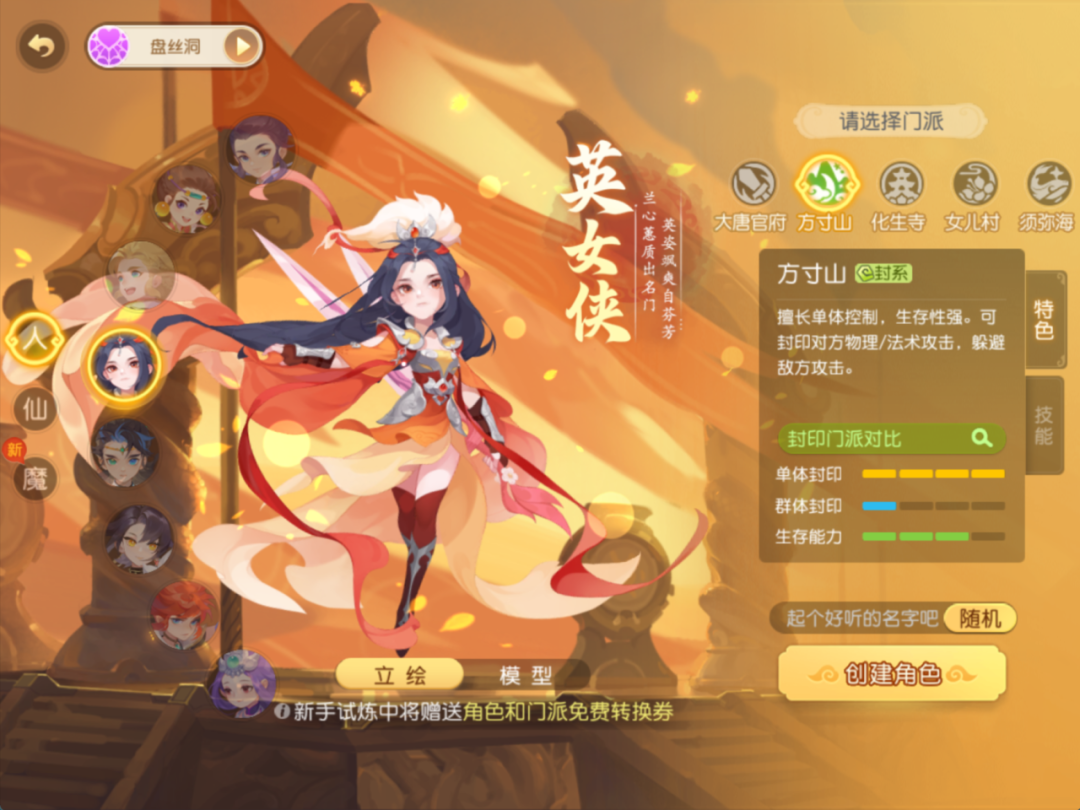
Task: Switch to 模型 model view
Action: pos(526,675)
